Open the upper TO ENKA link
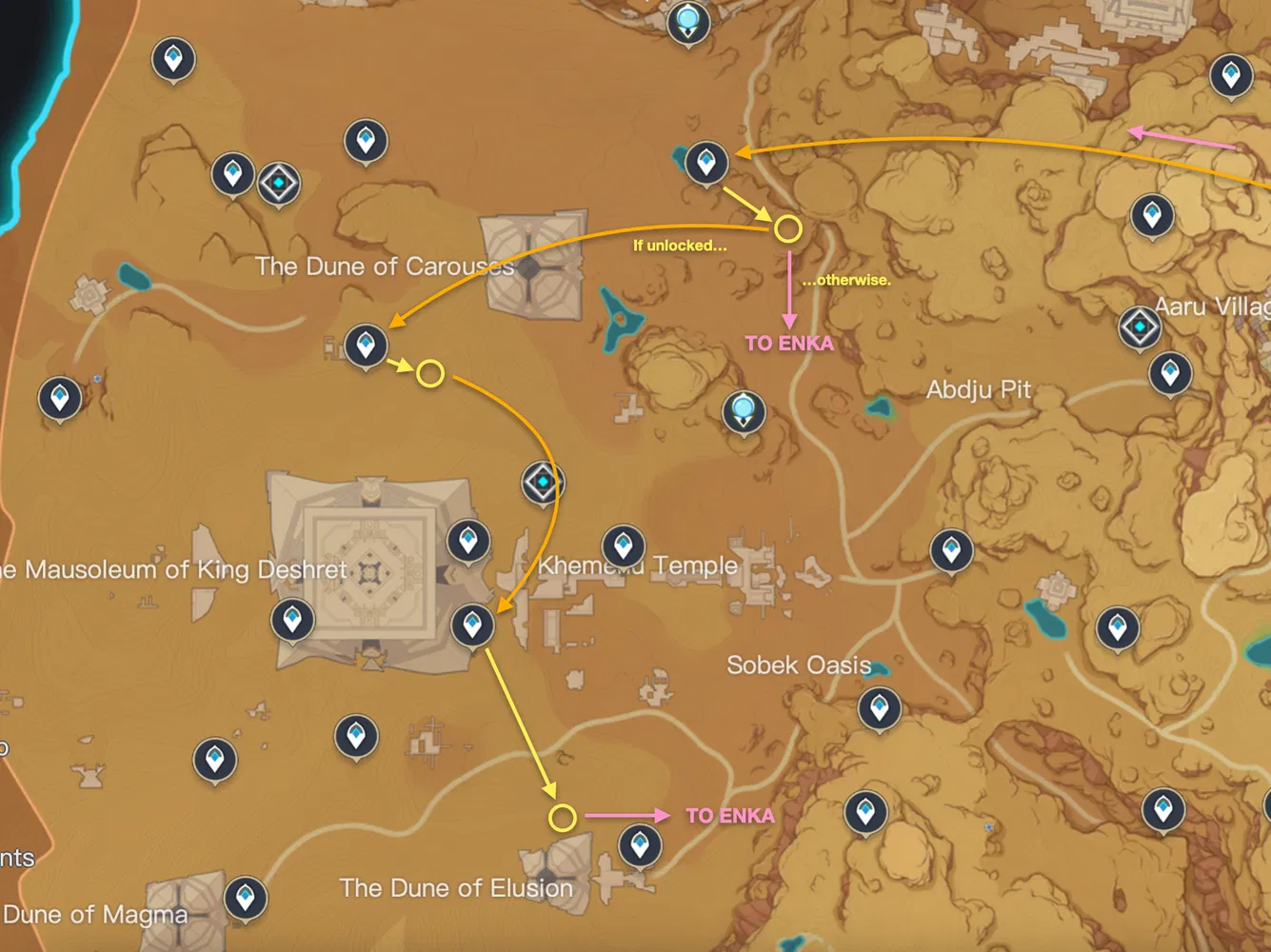Screen dimensions: 1271x952 pos(790,344)
